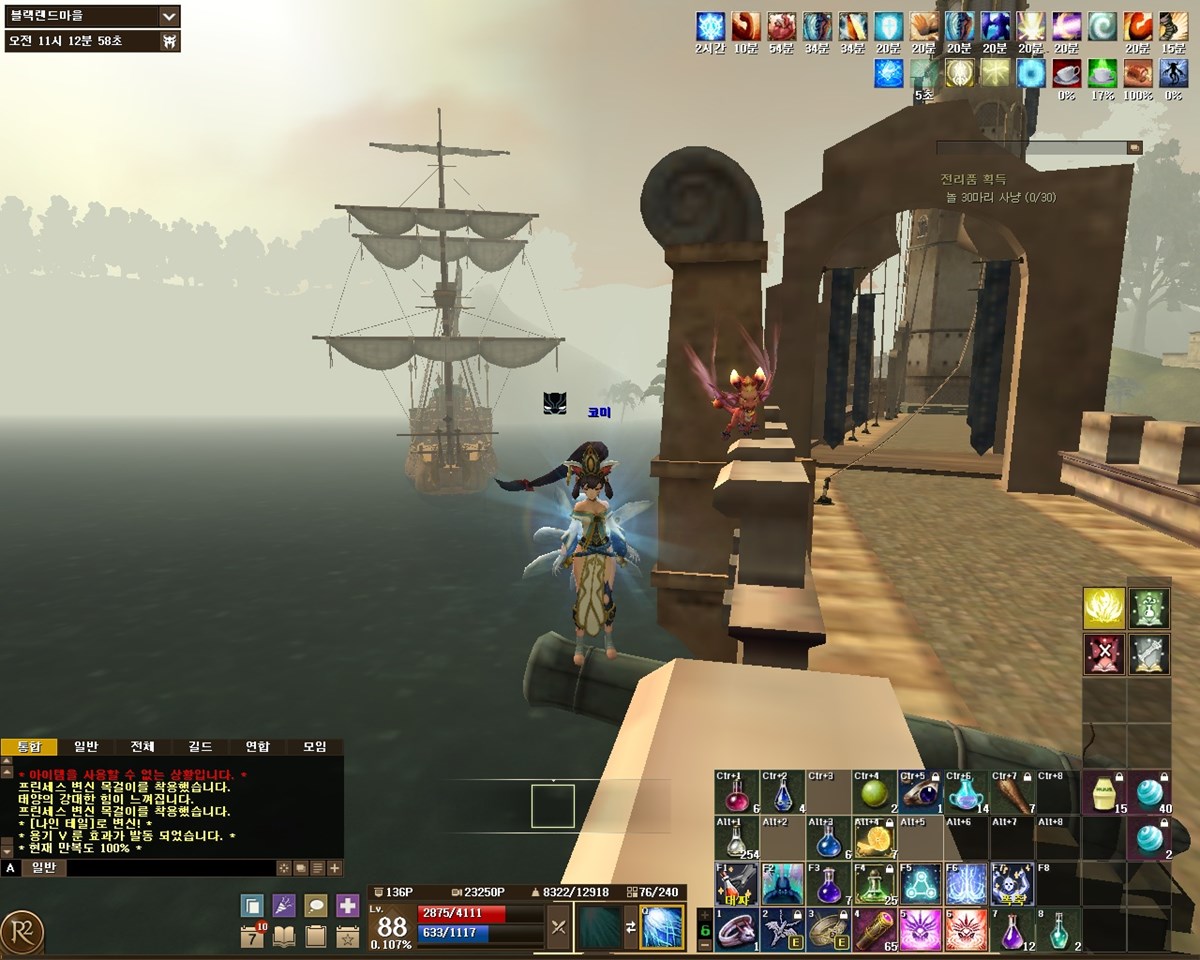Use the golden scroll in slot 4
This screenshot has width=1200, height=960.
(875, 930)
